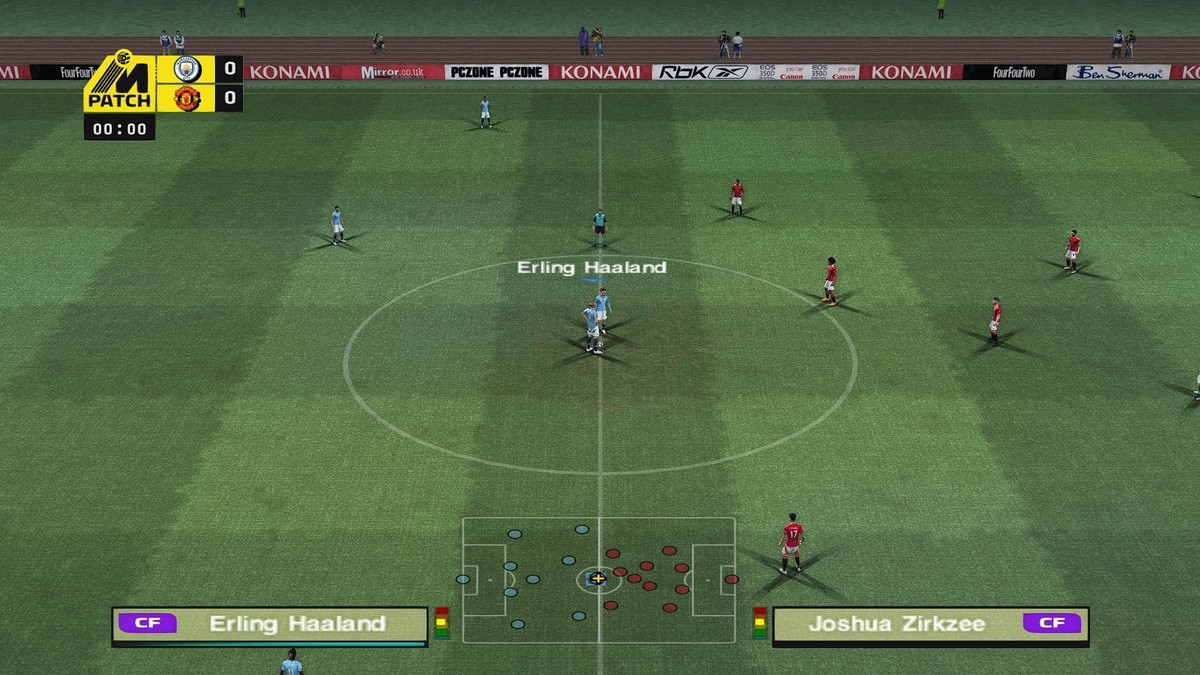Click the yellow M Patch logo
1200x675 pixels.
click(120, 82)
